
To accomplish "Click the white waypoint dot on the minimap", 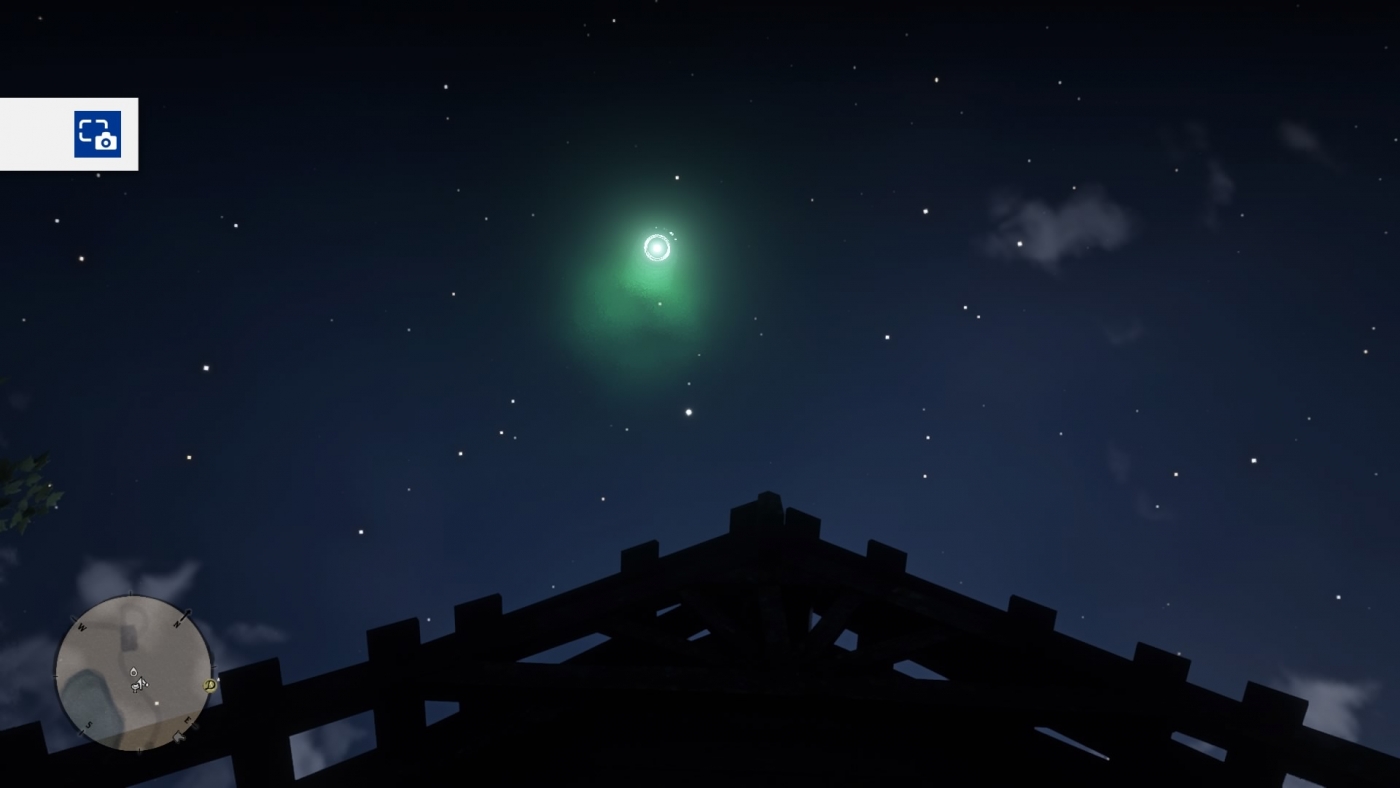I will pos(157,702).
